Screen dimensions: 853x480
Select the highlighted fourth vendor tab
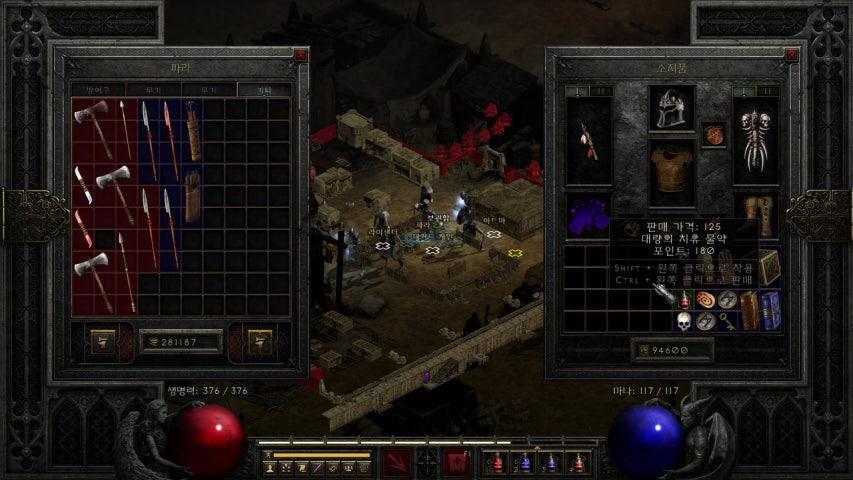263,90
